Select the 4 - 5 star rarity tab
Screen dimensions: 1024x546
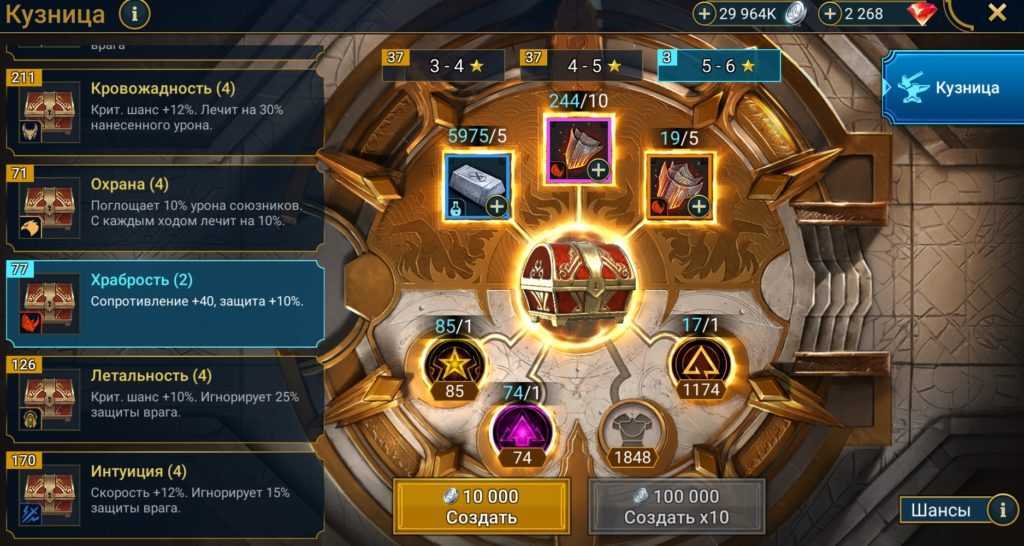click(x=582, y=66)
